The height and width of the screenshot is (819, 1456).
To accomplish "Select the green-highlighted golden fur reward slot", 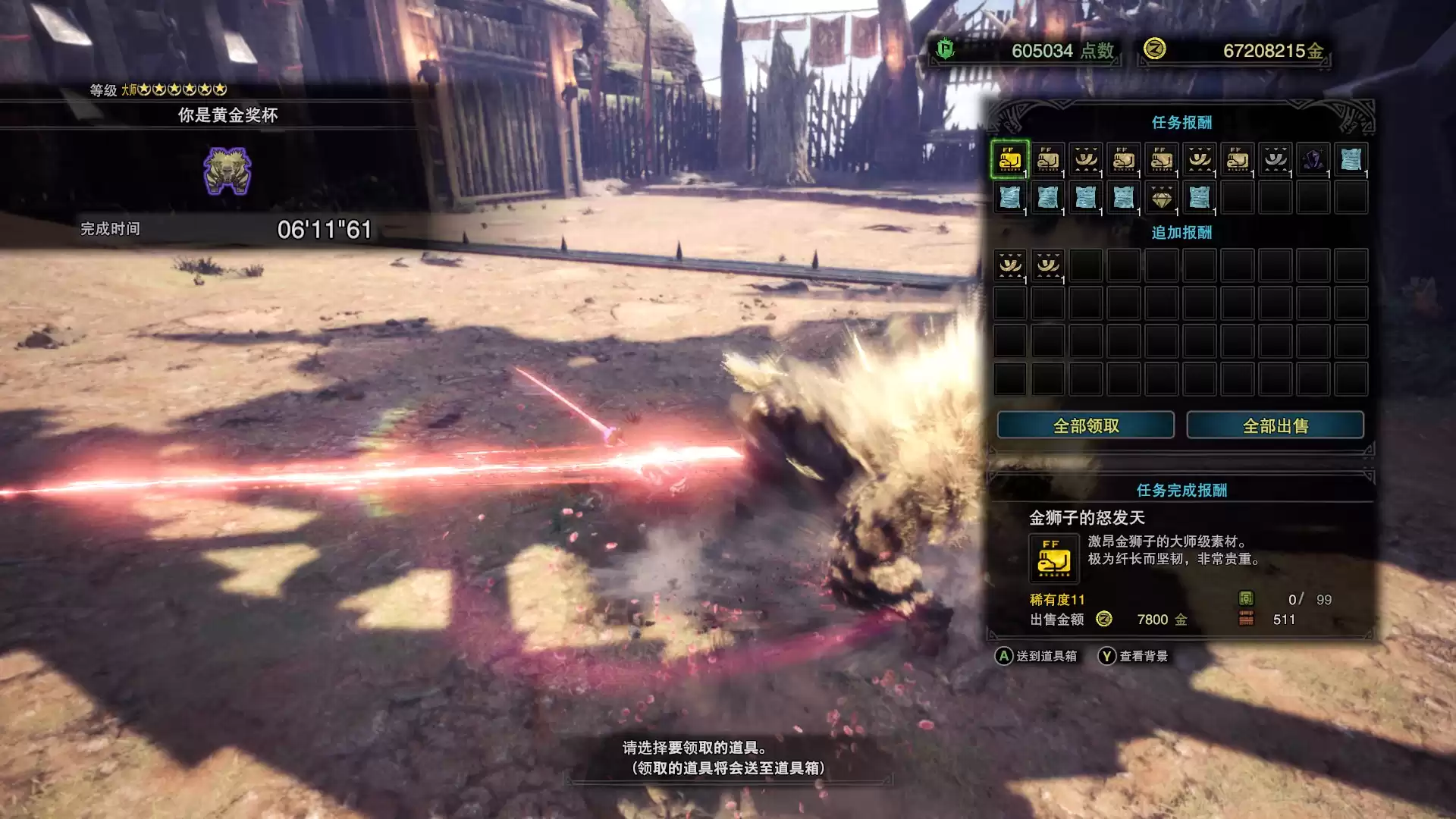I will 1009,159.
